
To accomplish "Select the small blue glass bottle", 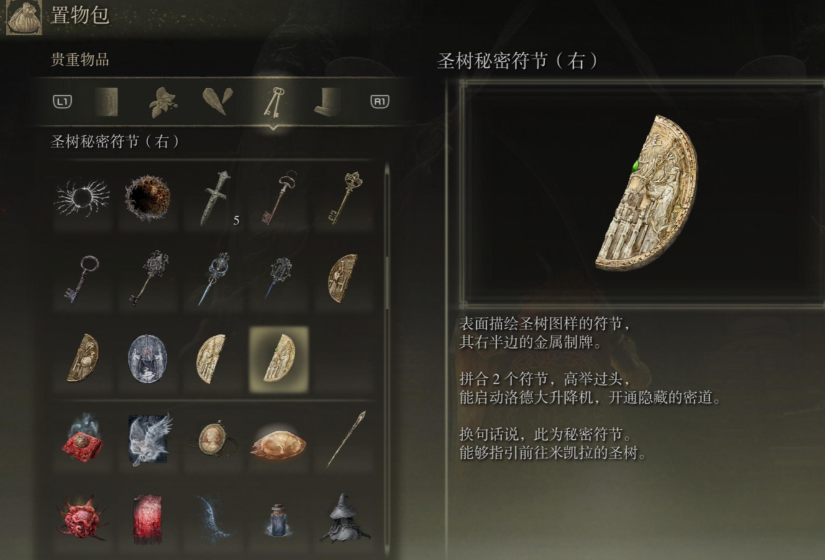I will [278, 518].
